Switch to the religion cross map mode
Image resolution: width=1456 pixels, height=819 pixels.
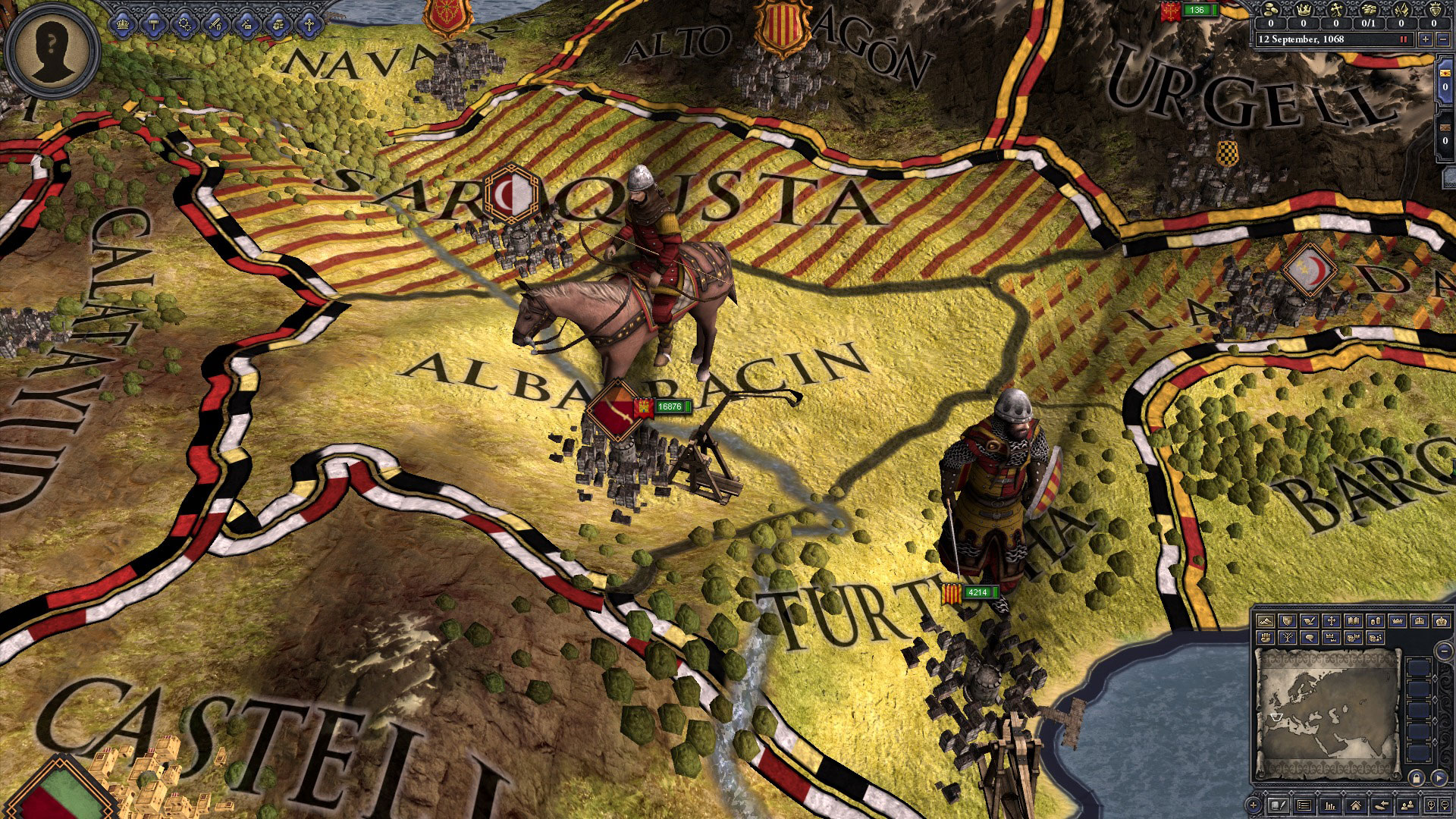coord(1331,621)
